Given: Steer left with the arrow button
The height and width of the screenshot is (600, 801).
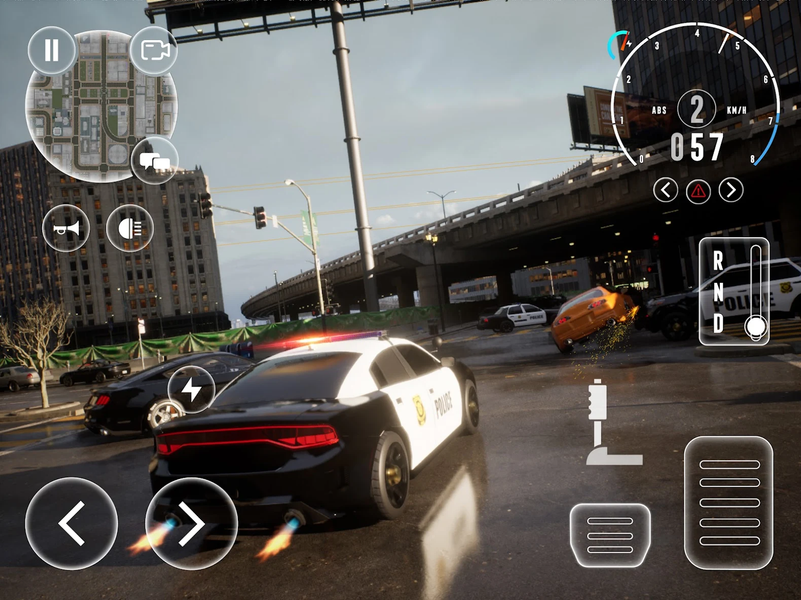Looking at the screenshot, I should (71, 523).
